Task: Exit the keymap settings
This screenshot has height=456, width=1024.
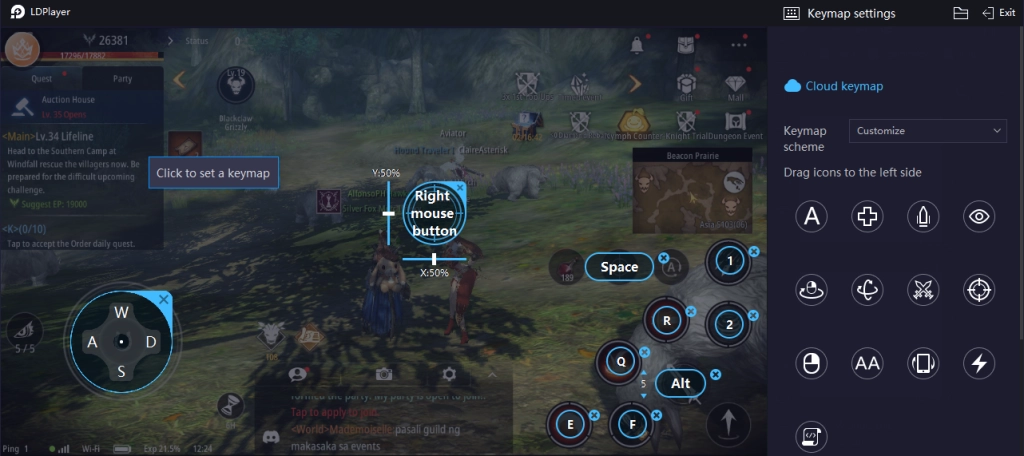Action: (x=999, y=13)
